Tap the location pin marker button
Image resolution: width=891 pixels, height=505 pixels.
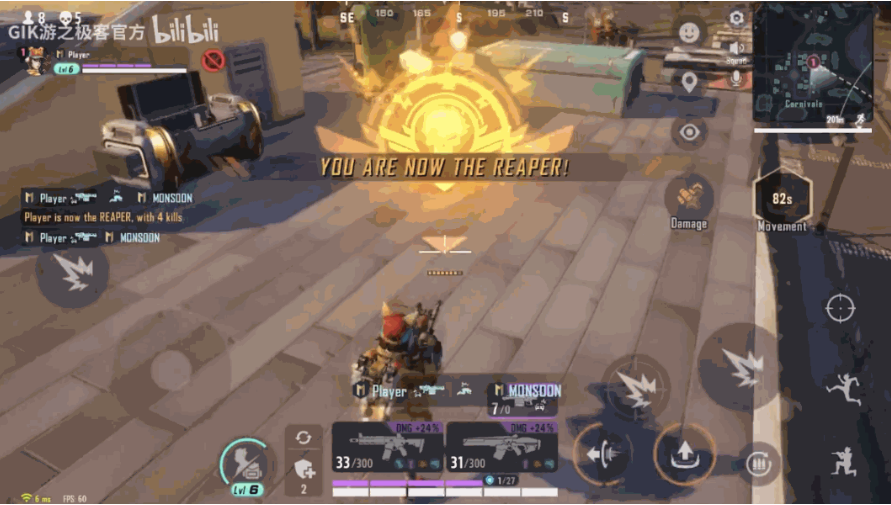(689, 82)
